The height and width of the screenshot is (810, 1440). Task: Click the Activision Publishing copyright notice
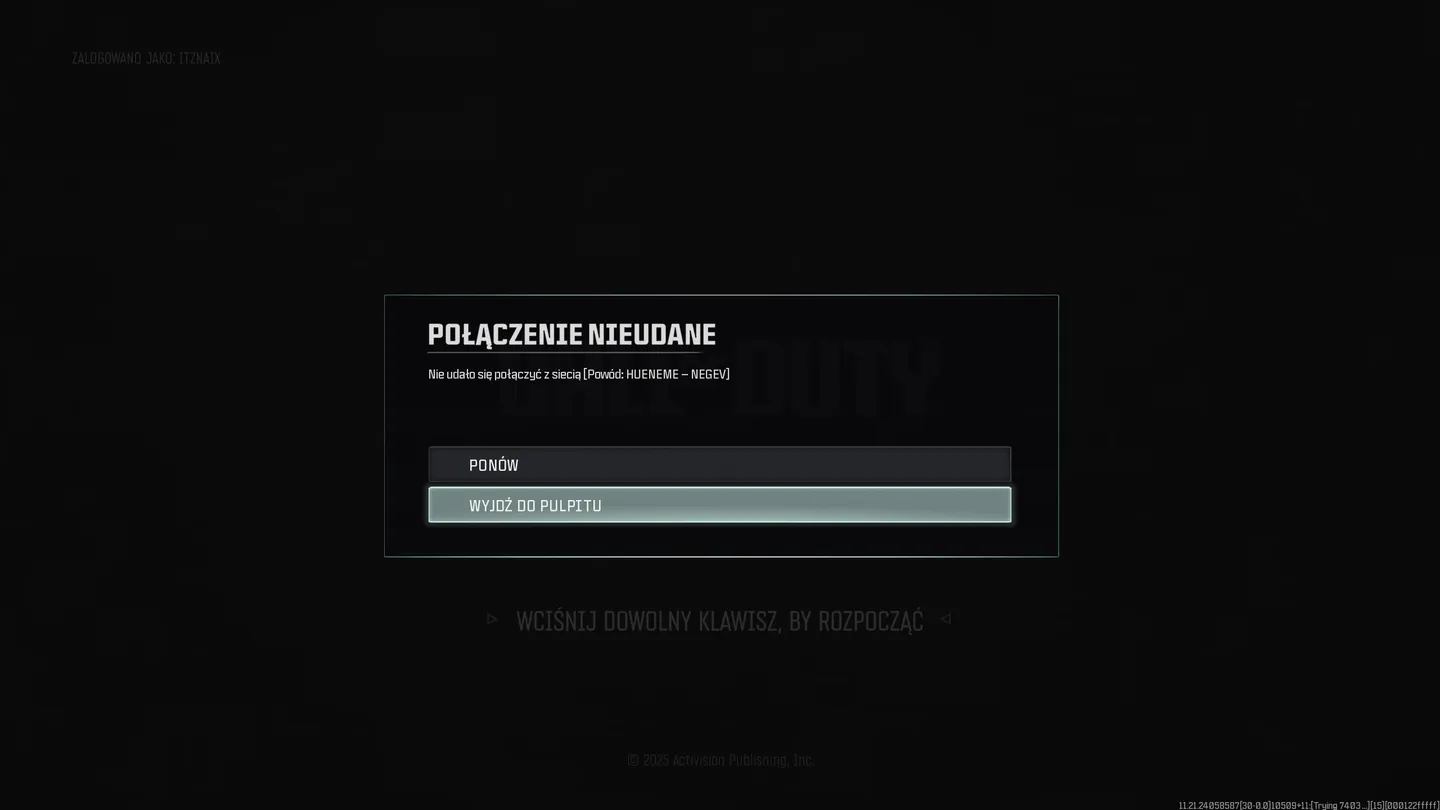[720, 760]
